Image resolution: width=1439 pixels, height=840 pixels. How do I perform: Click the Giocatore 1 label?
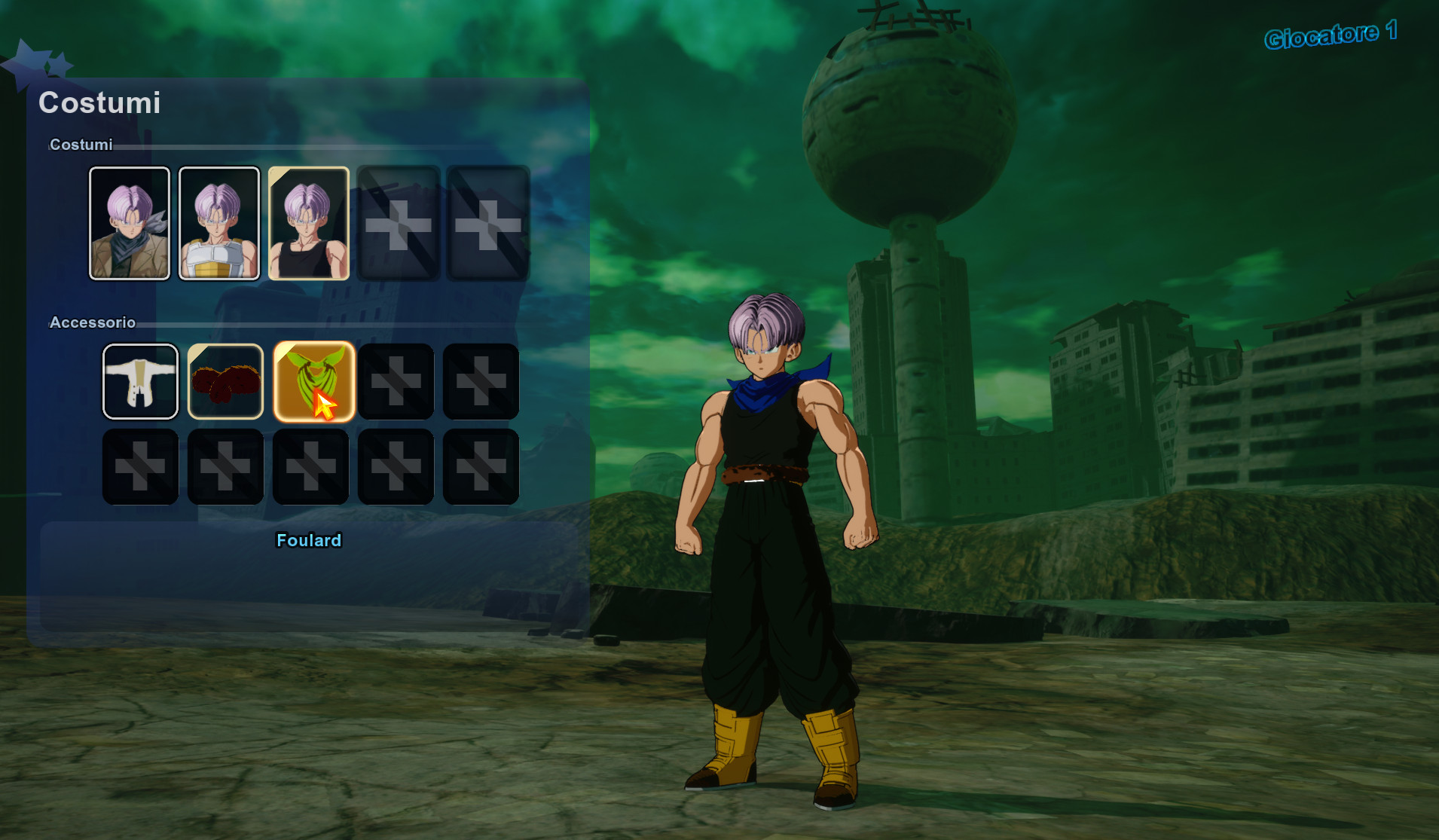point(1332,35)
